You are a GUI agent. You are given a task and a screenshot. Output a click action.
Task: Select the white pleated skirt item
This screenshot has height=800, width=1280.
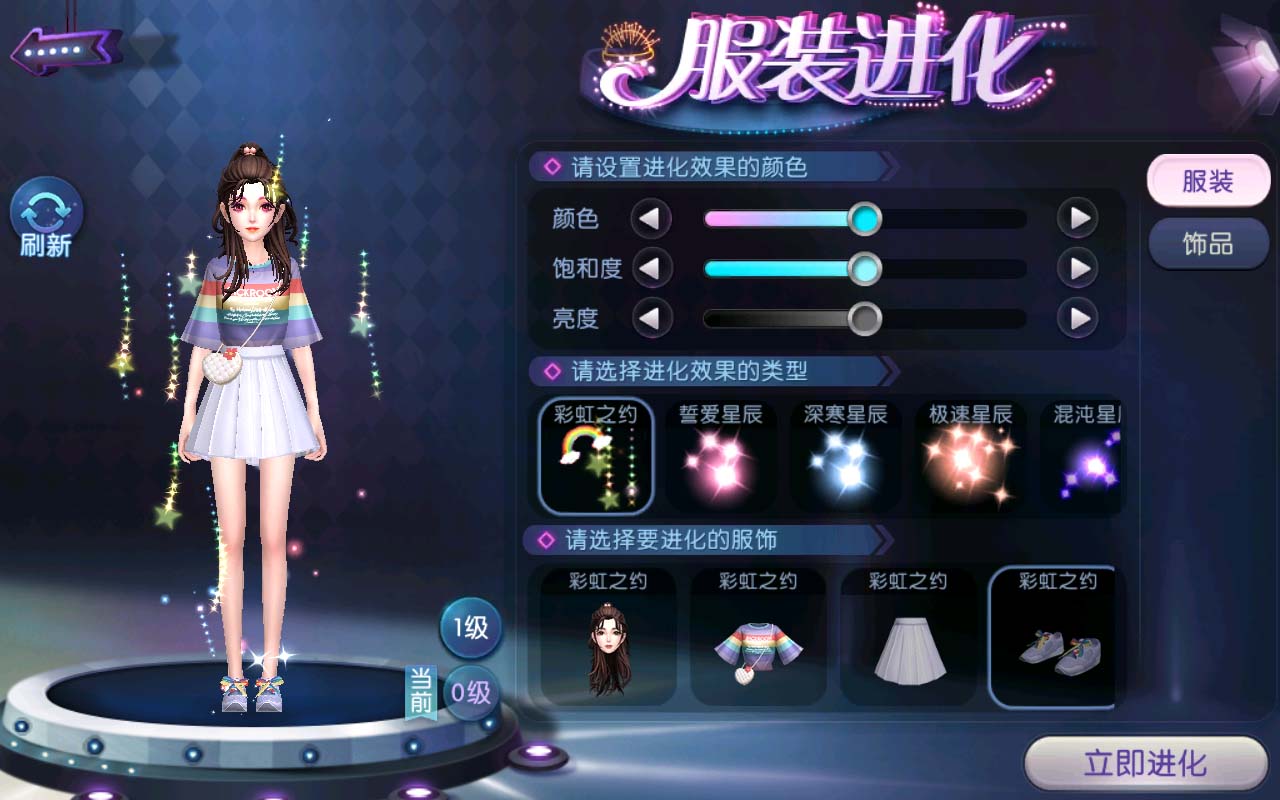[x=908, y=636]
